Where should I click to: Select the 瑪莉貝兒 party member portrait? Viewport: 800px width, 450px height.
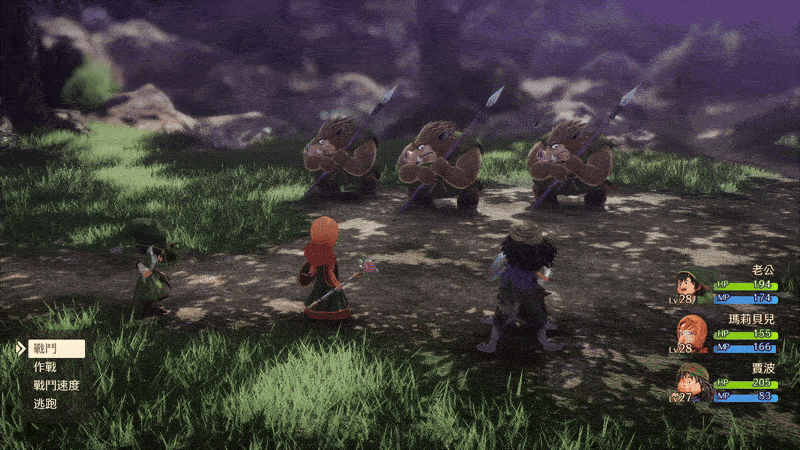(690, 334)
